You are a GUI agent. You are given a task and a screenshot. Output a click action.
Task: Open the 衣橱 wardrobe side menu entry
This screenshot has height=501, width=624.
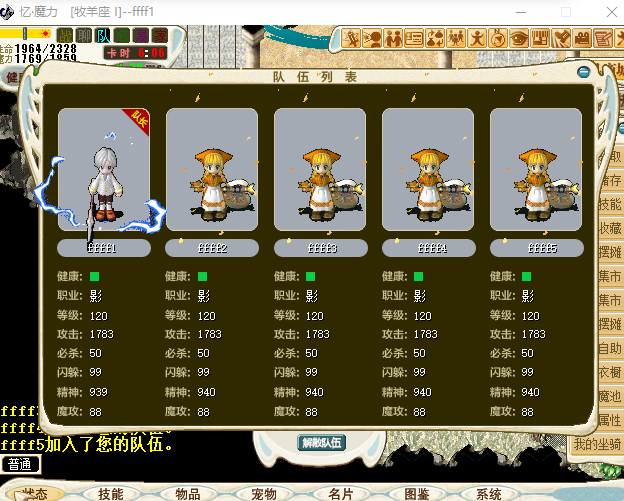[610, 372]
